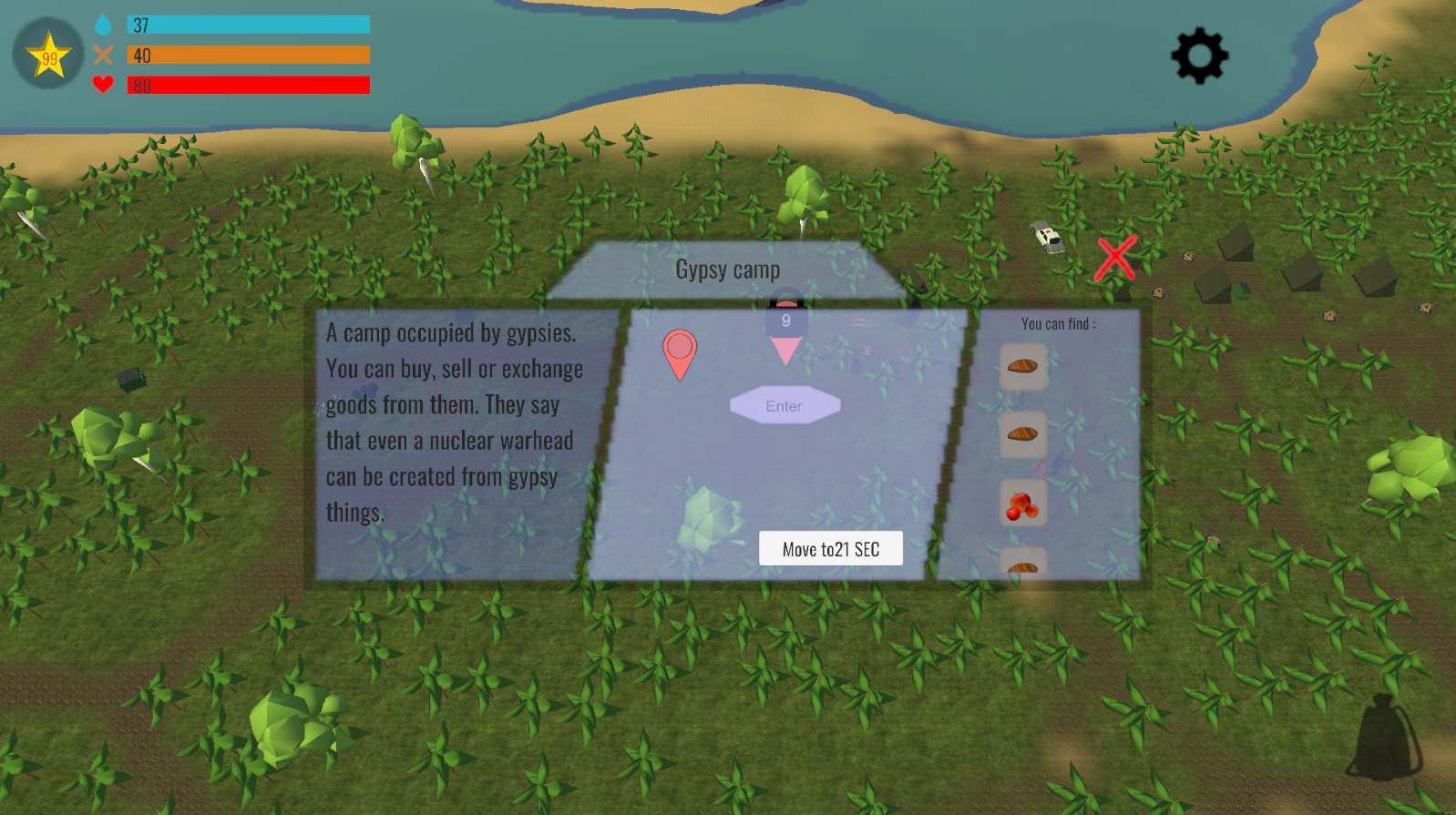
Task: Click the Enter button
Action: point(784,406)
